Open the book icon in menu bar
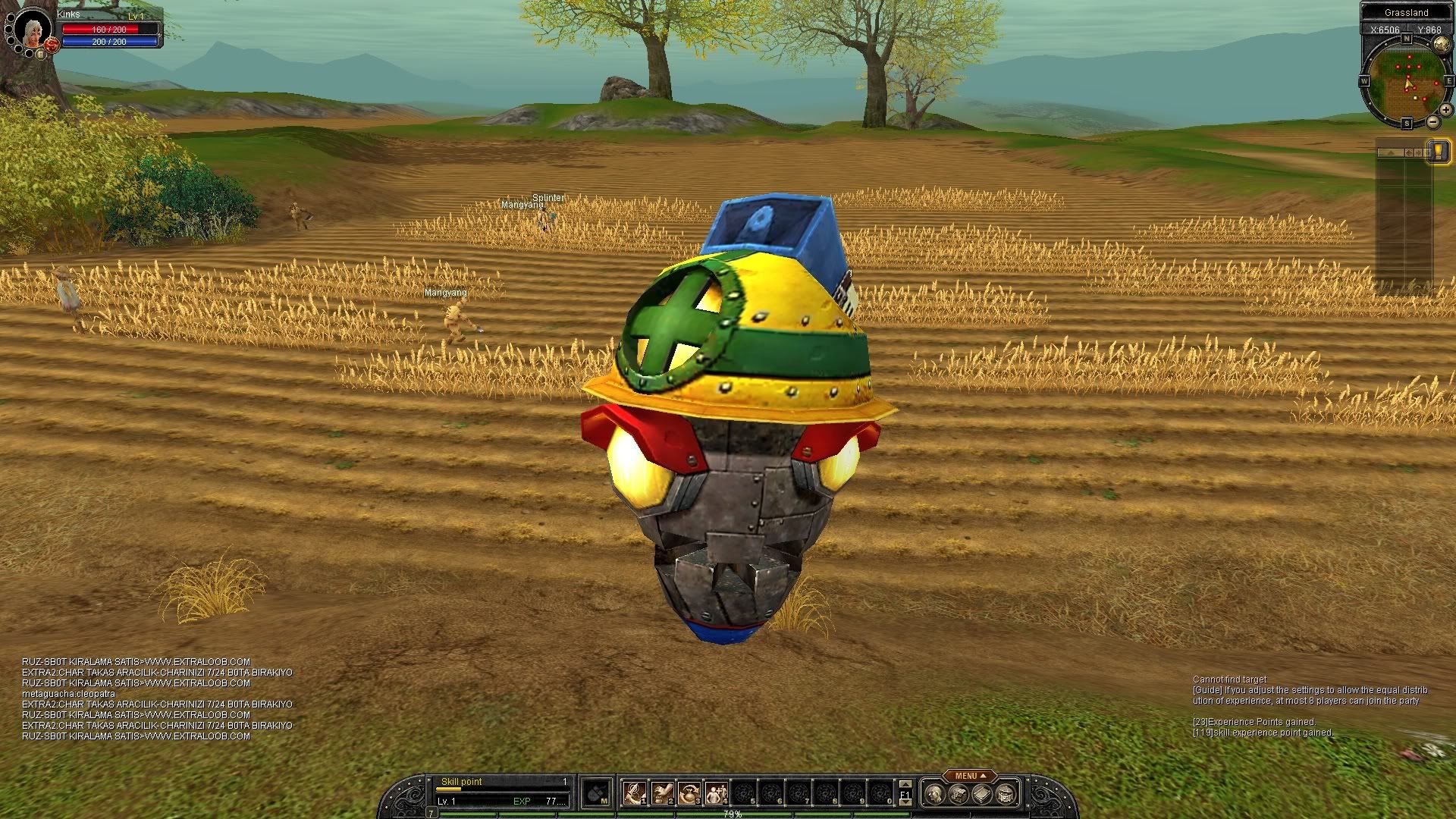The image size is (1456, 819). [982, 794]
